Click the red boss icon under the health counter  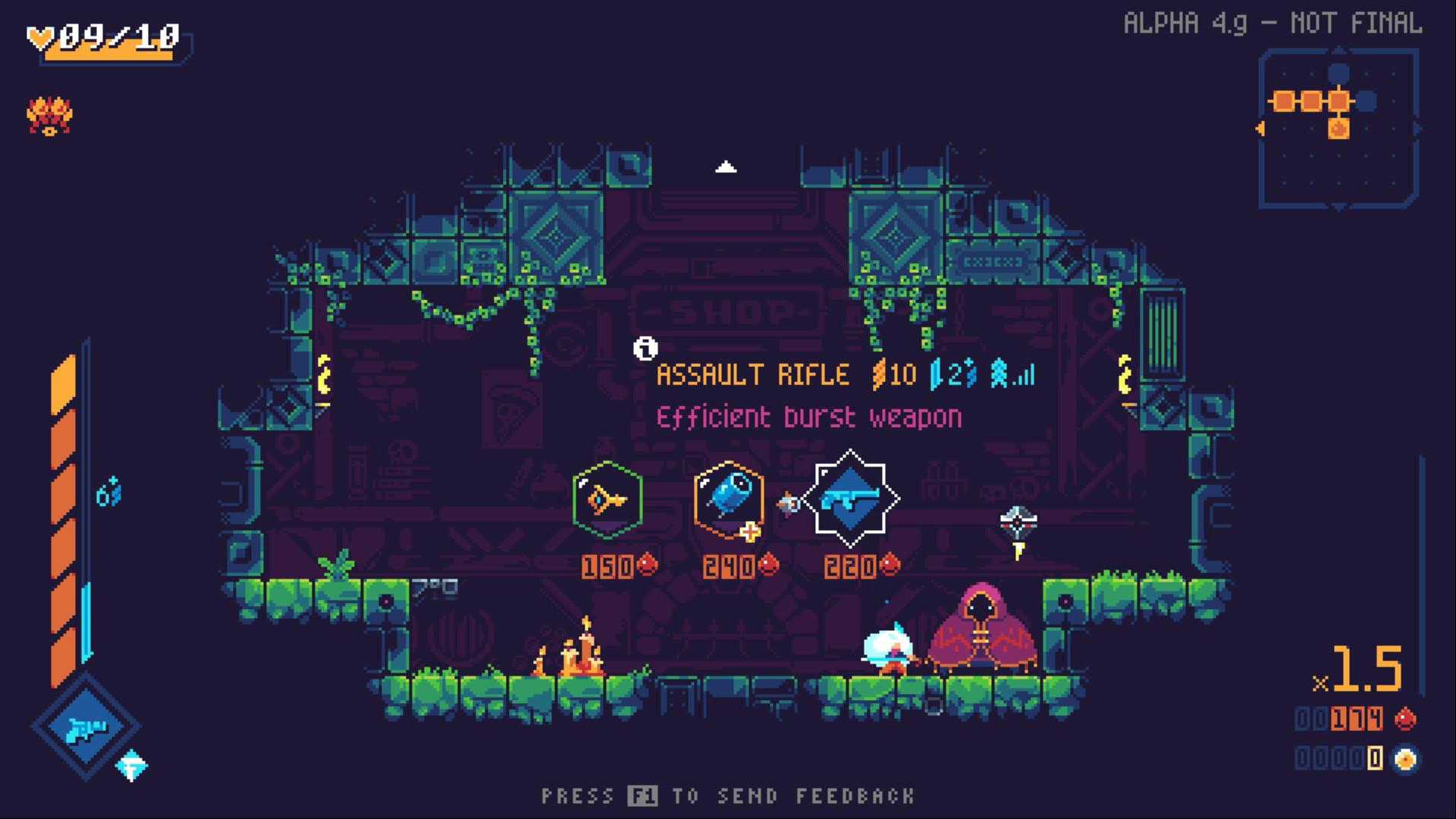point(49,114)
